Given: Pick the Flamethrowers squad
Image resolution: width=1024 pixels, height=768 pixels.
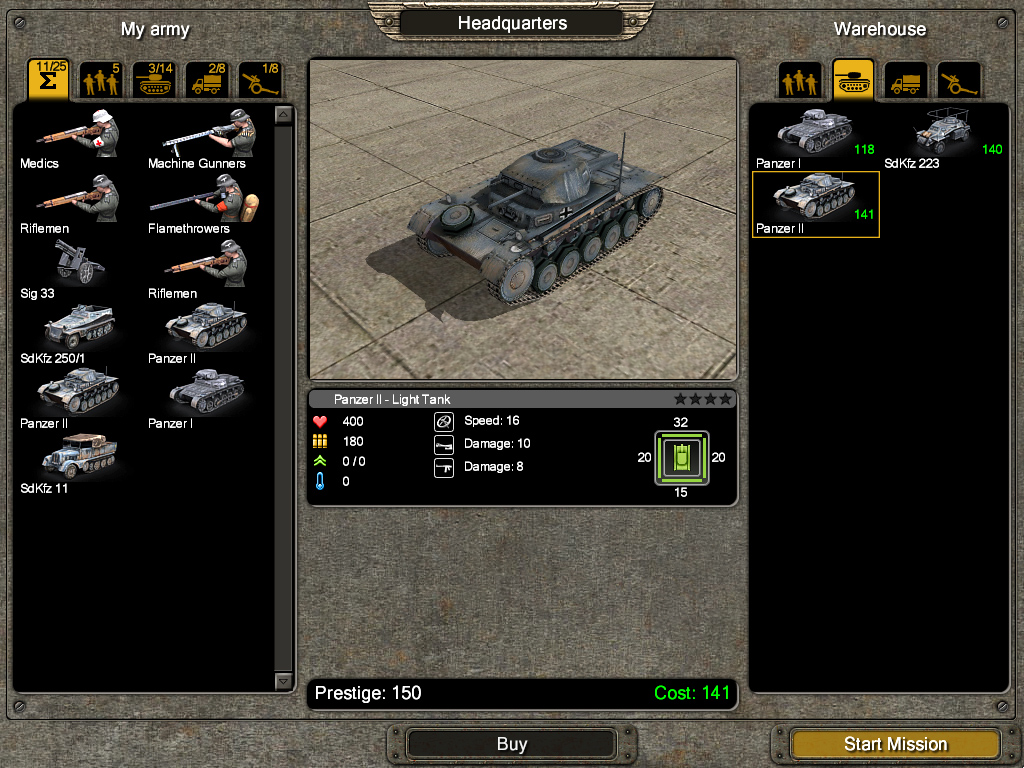Looking at the screenshot, I should click(205, 202).
